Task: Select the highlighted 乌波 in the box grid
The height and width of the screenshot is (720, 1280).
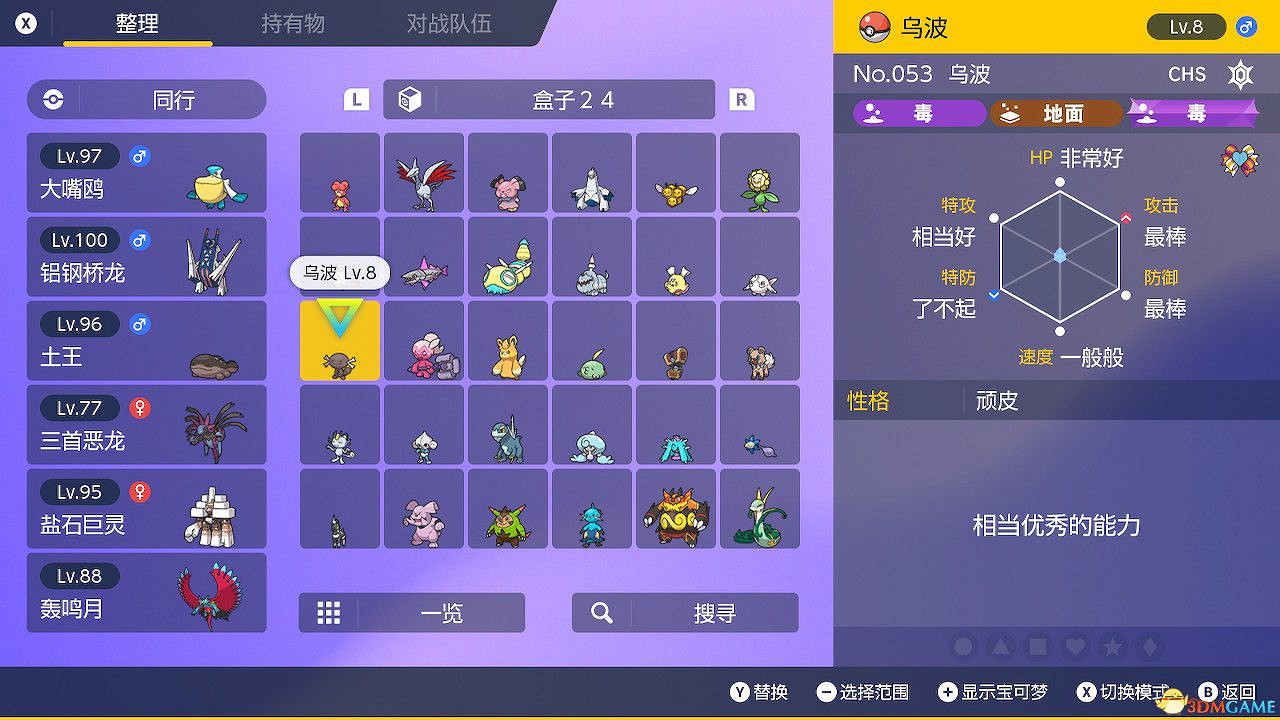Action: (x=339, y=341)
